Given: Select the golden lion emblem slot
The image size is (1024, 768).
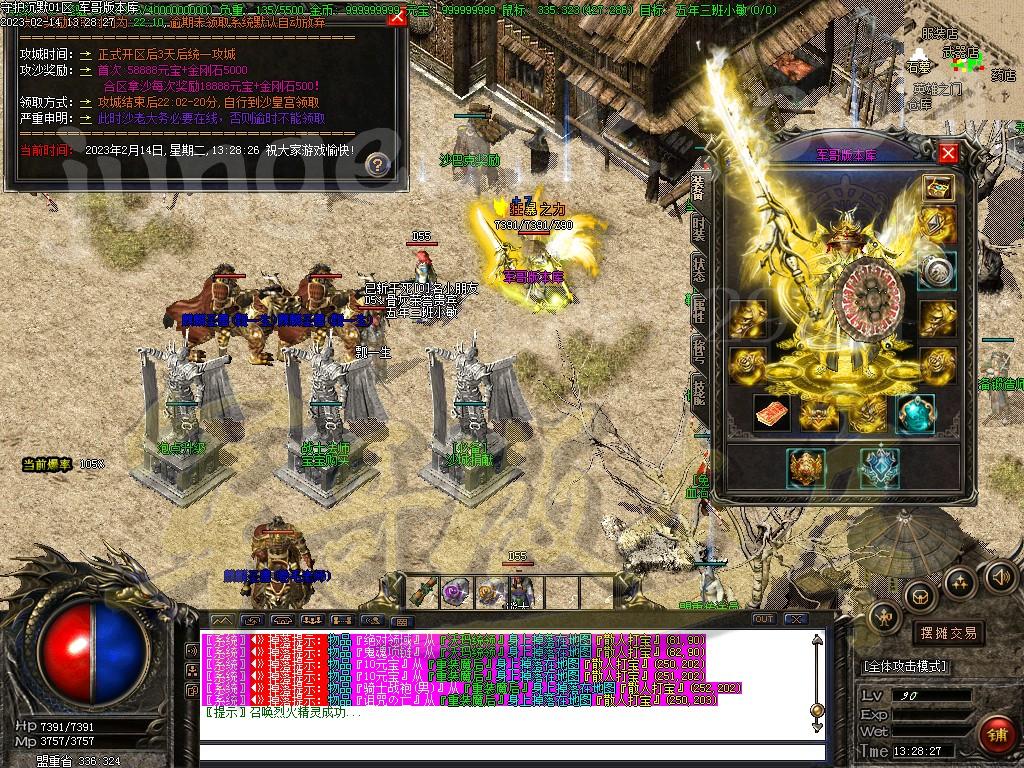Looking at the screenshot, I should [x=806, y=467].
